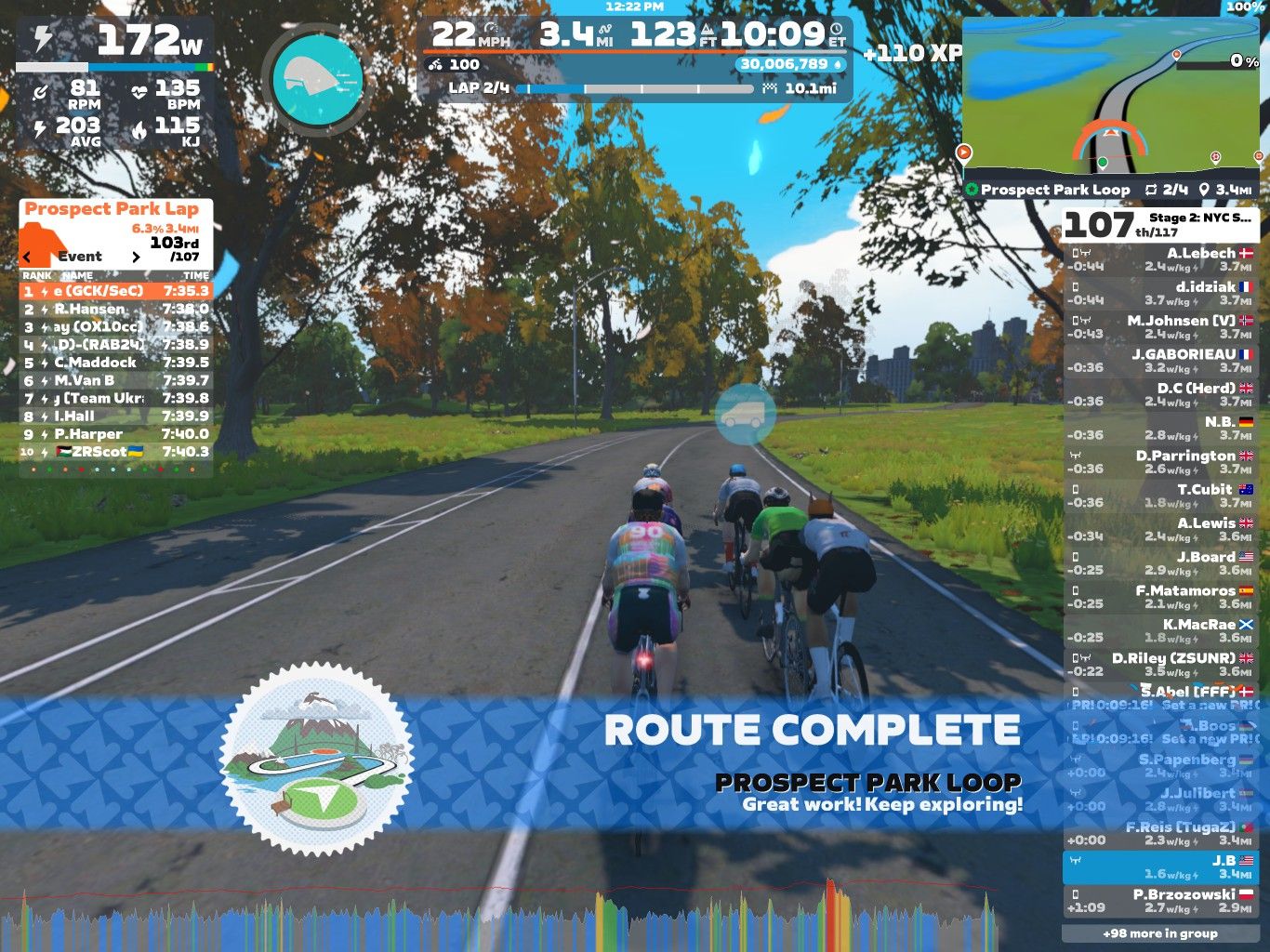The width and height of the screenshot is (1270, 952).
Task: Select the Event tab on the lap leaderboard
Action: point(82,257)
